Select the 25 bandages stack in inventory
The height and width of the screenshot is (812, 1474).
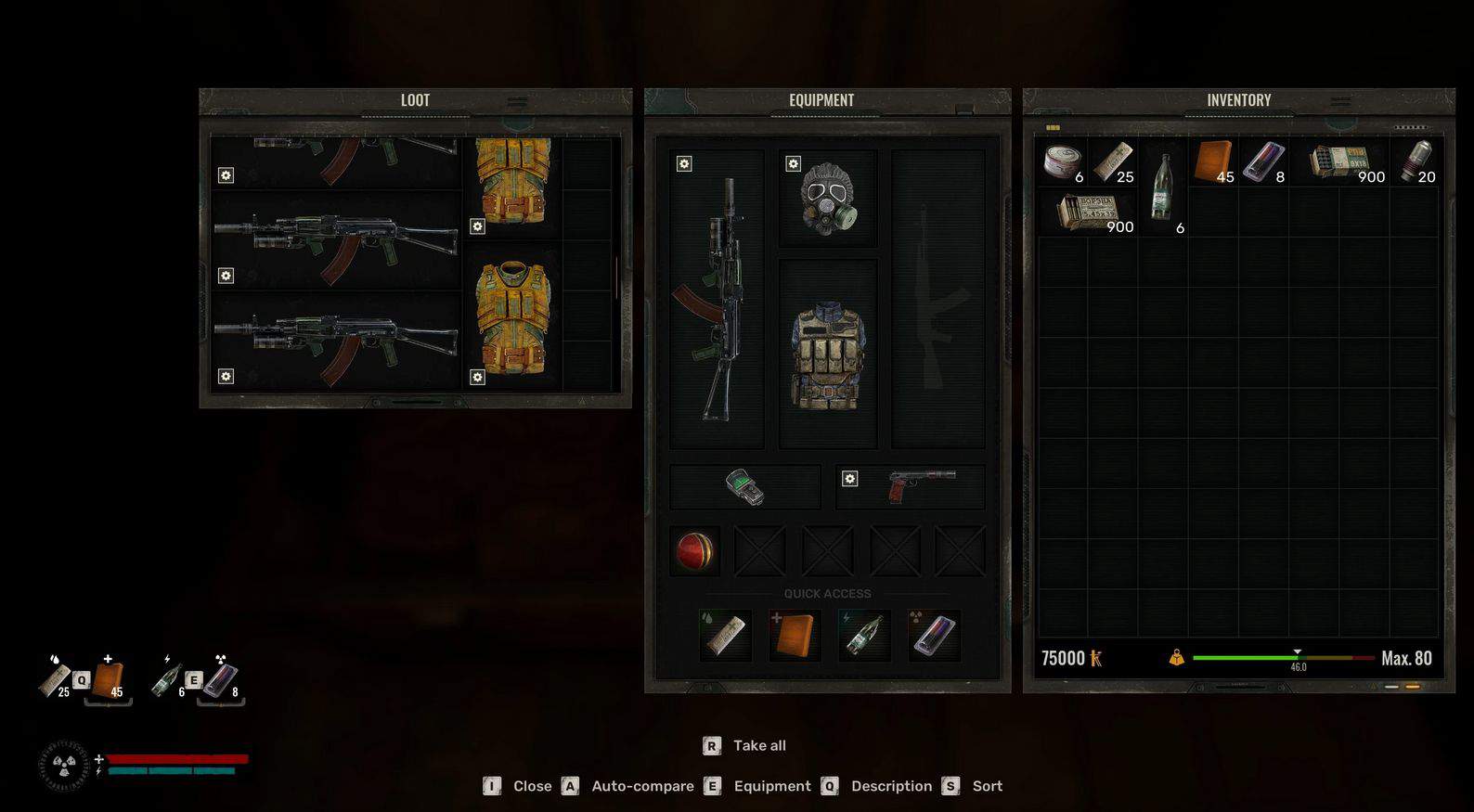pos(1112,161)
